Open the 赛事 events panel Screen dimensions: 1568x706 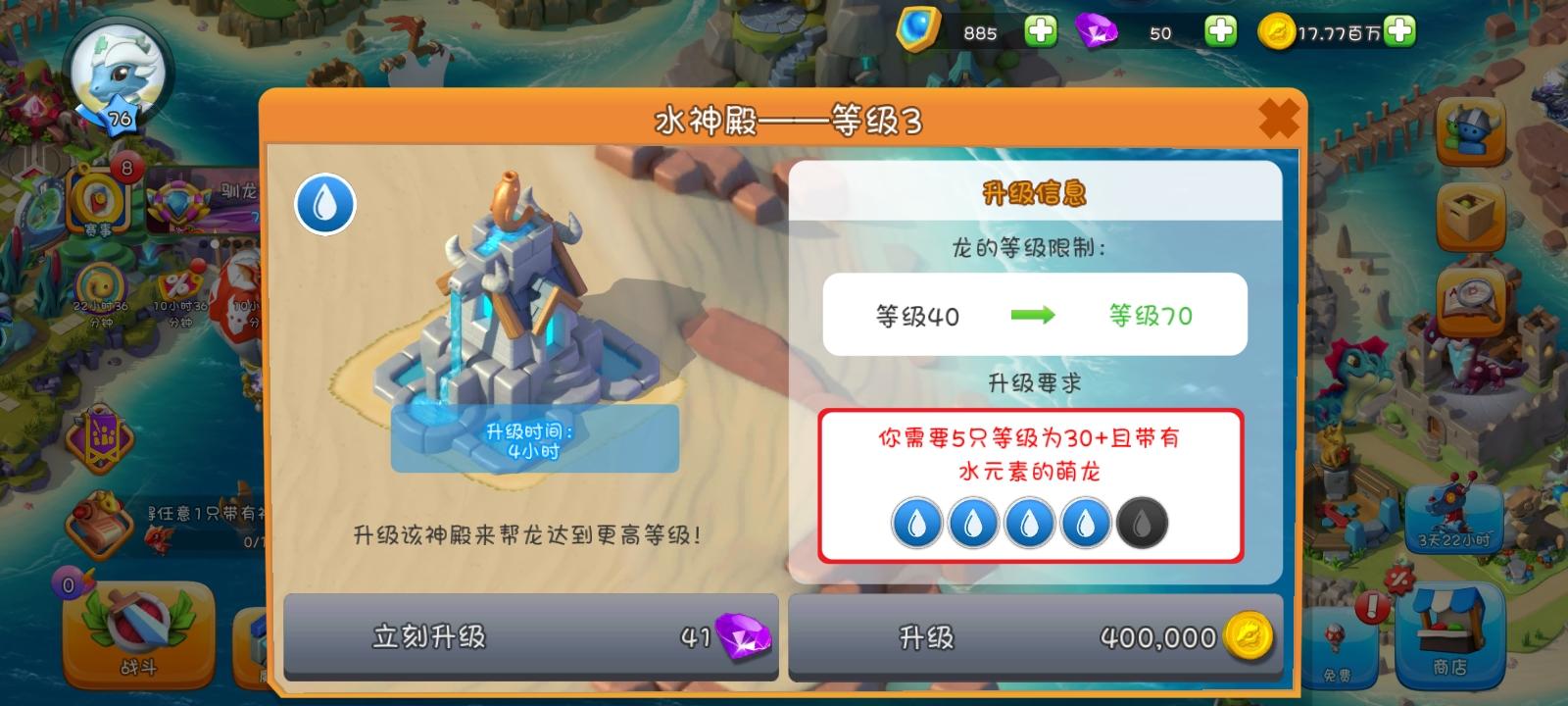point(98,201)
